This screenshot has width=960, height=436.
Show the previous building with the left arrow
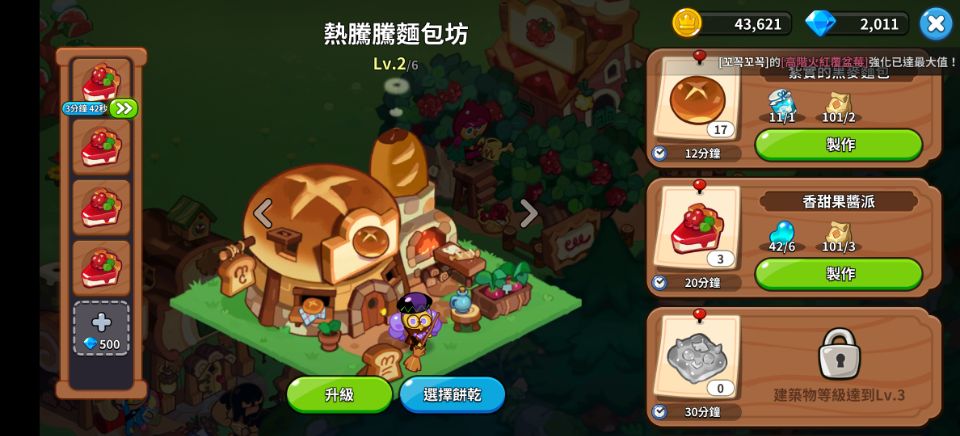pyautogui.click(x=263, y=213)
